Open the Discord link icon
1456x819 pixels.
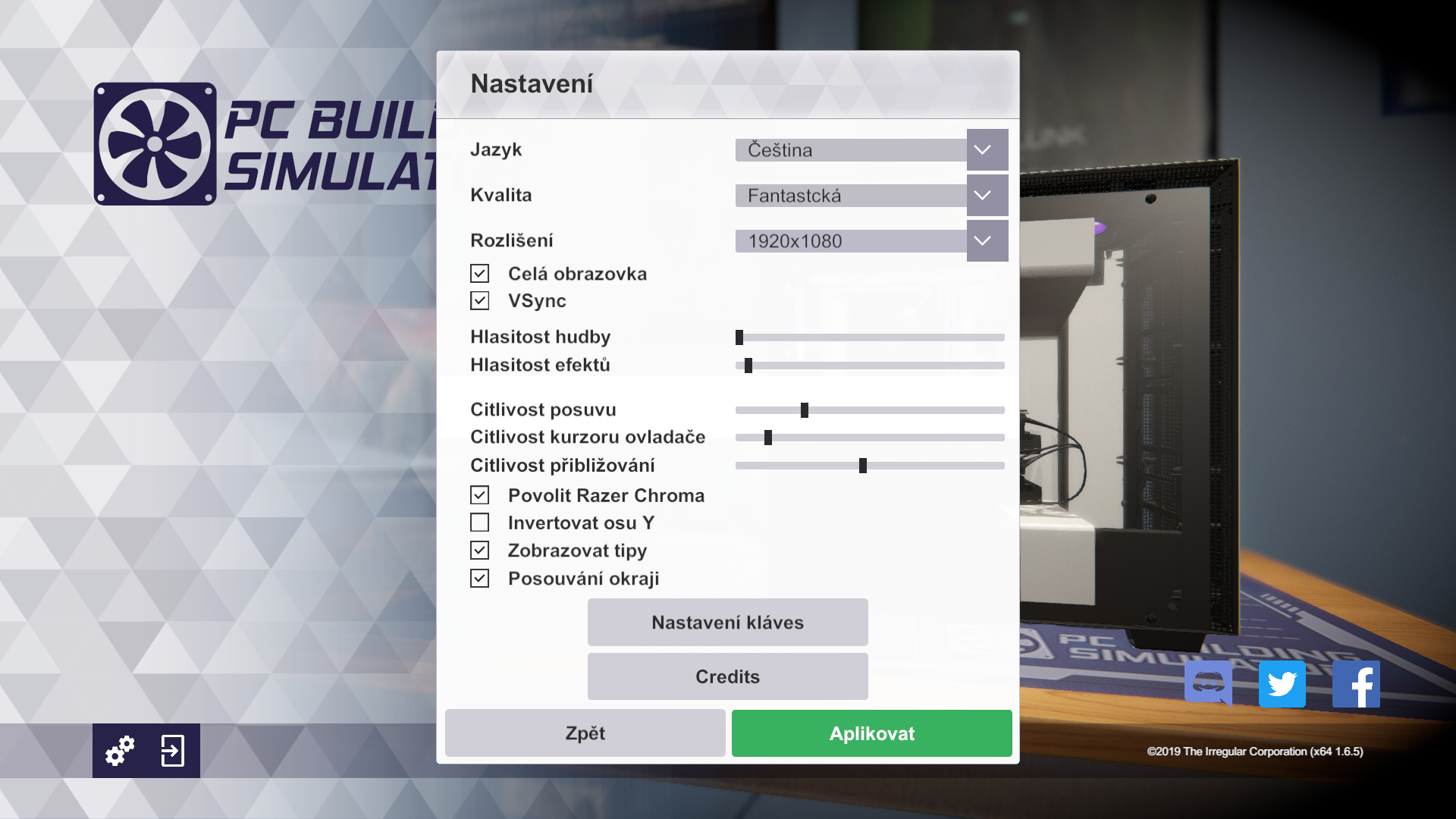[x=1208, y=683]
